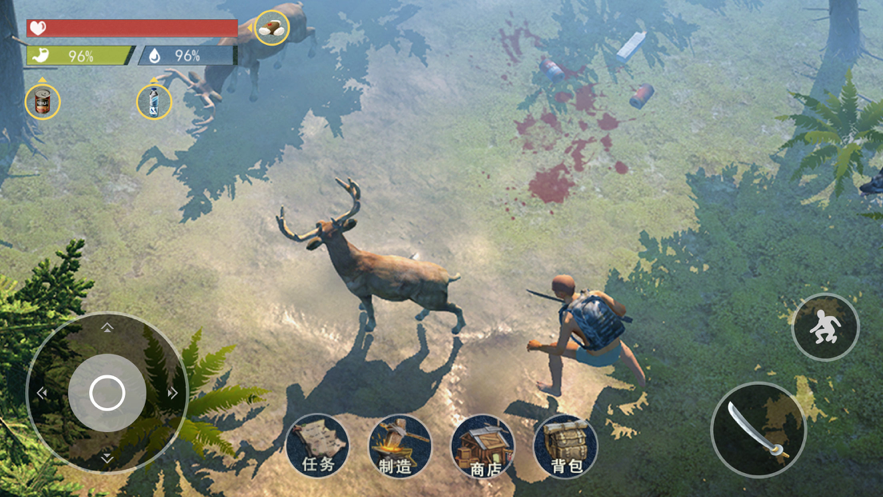The image size is (883, 497).
Task: Tap the joystick's right arrow
Action: coord(173,393)
